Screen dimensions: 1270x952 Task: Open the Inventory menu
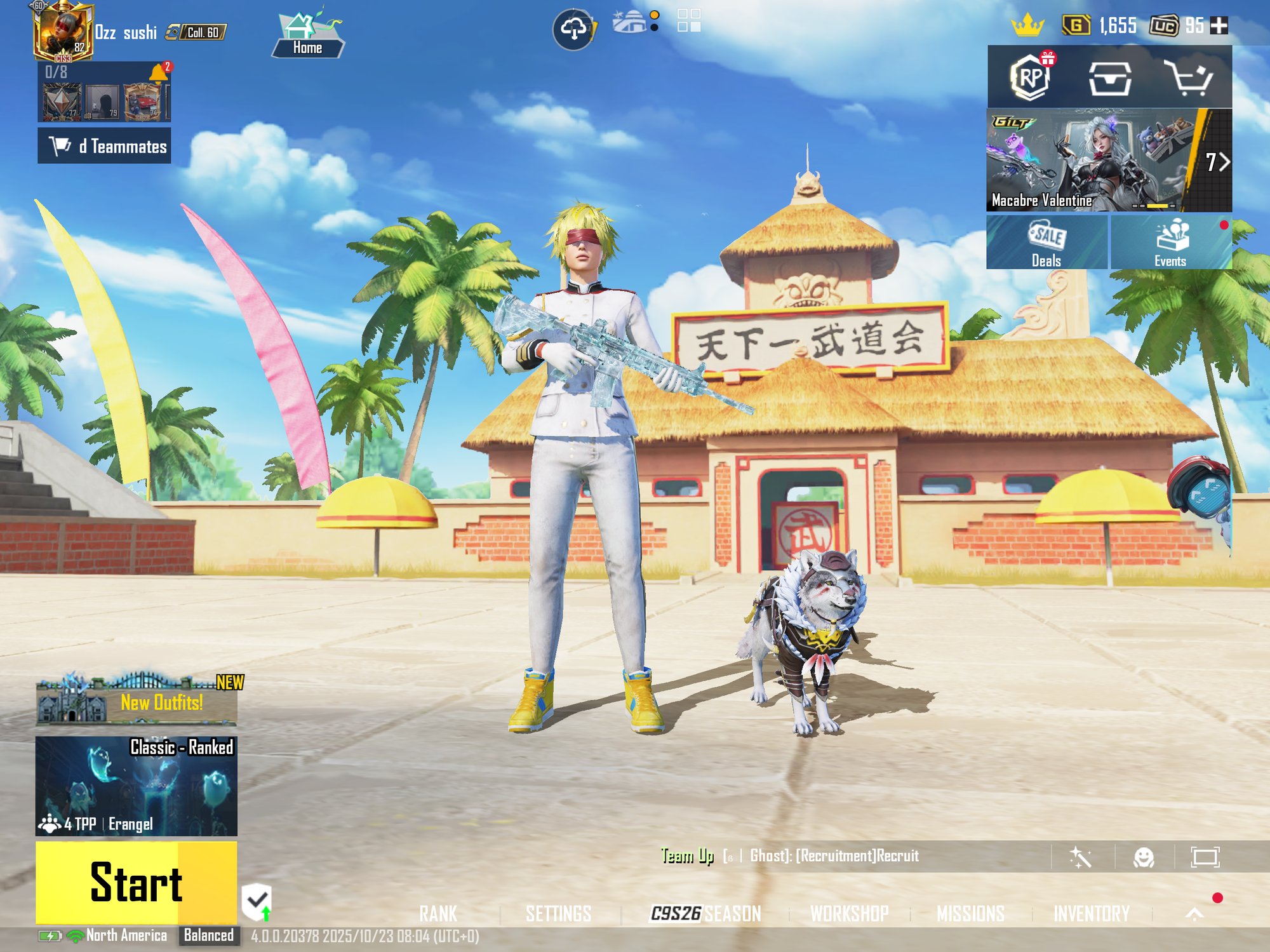pos(1092,914)
